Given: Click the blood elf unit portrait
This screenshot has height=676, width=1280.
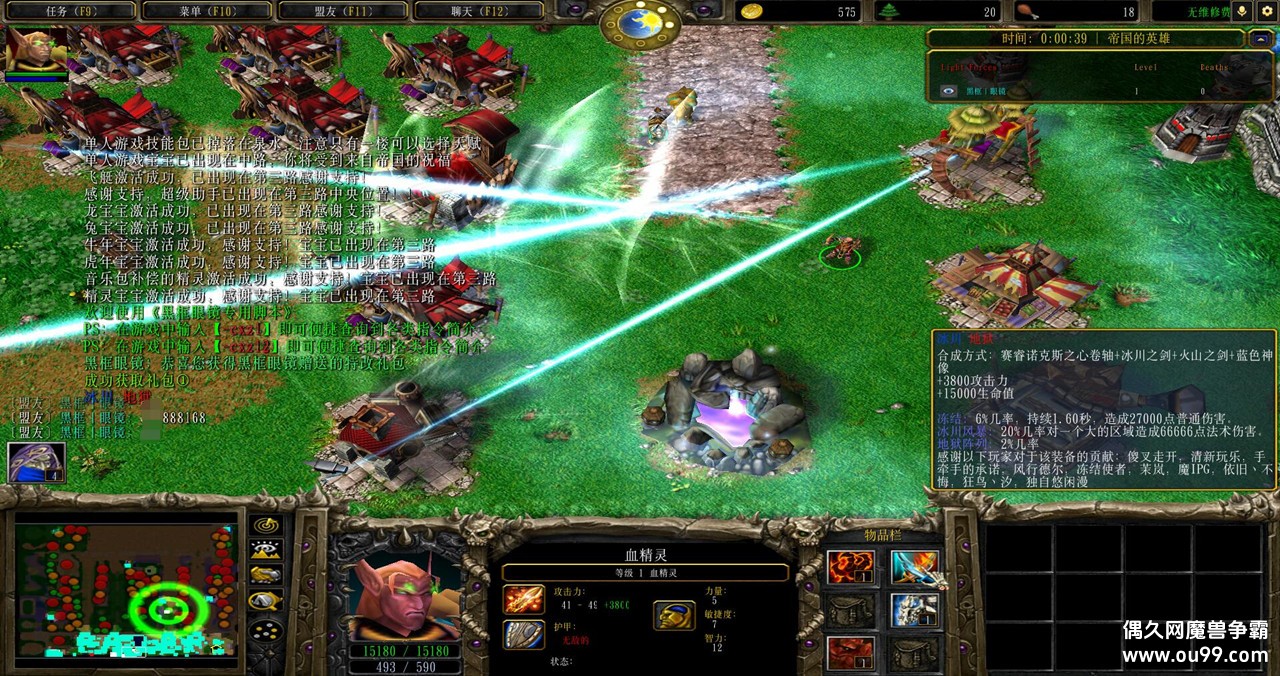Looking at the screenshot, I should tap(404, 596).
